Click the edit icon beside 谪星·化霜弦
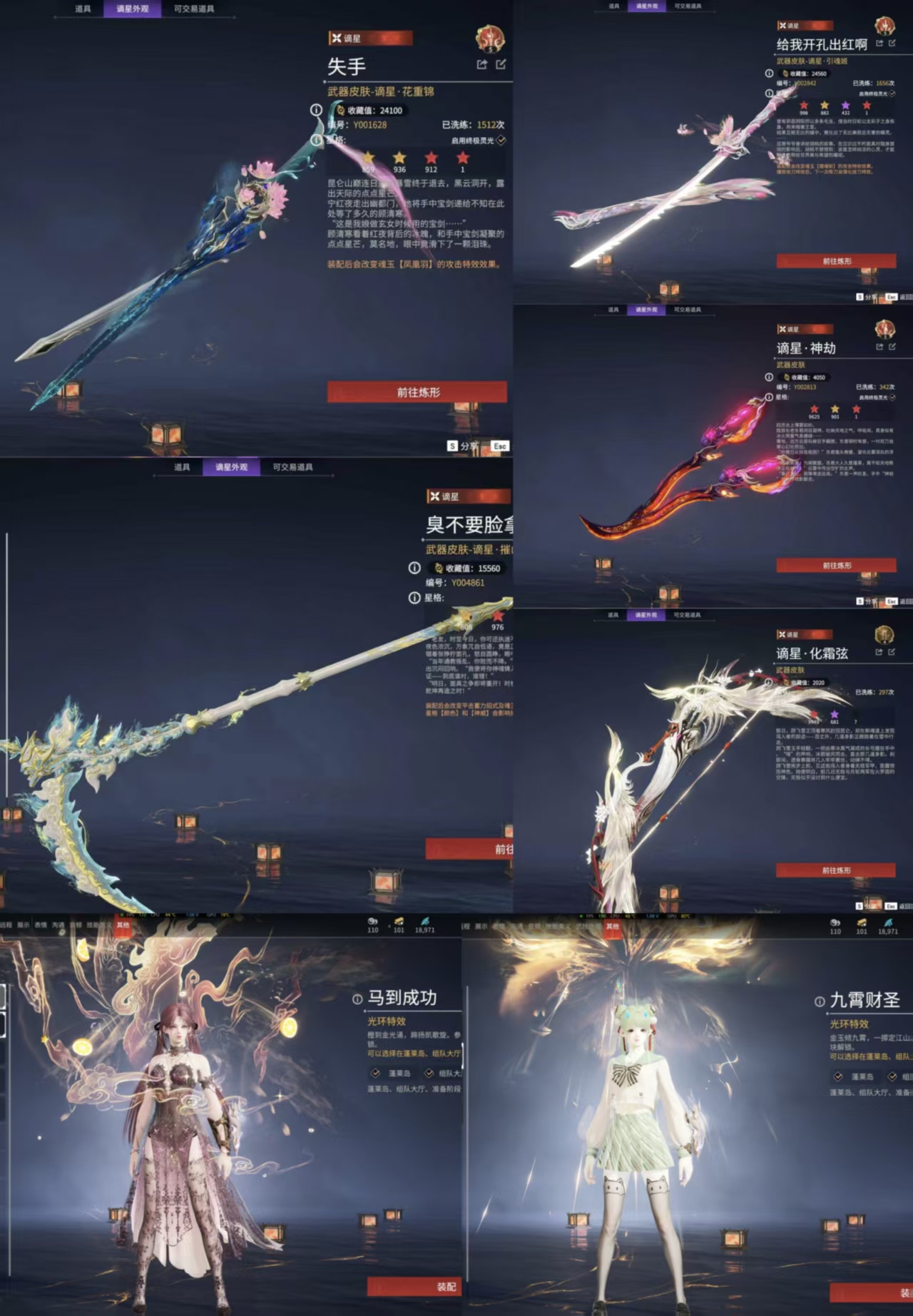Viewport: 913px width, 1316px height. tap(892, 652)
